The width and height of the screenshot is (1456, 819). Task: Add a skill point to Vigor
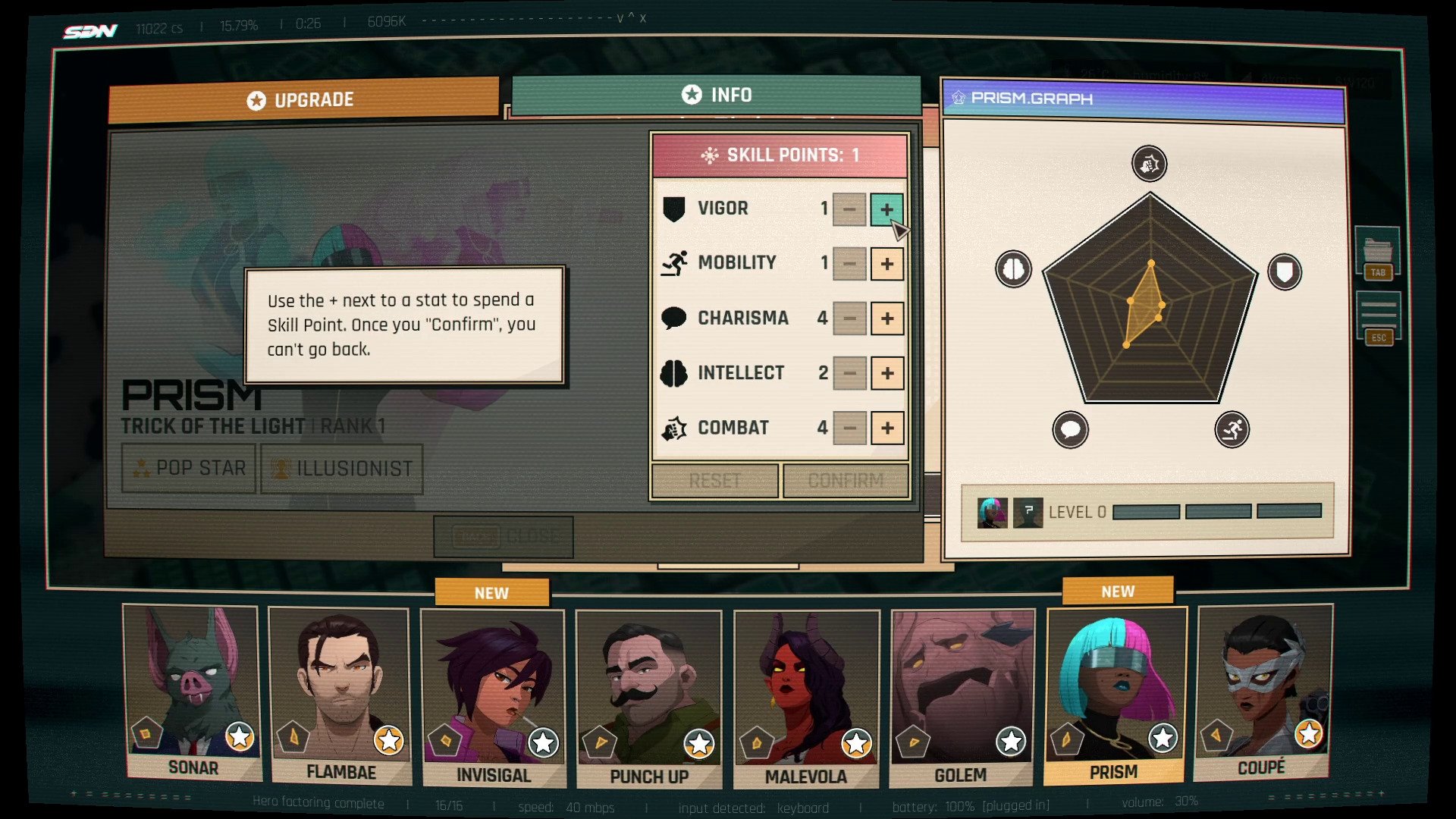pyautogui.click(x=886, y=209)
